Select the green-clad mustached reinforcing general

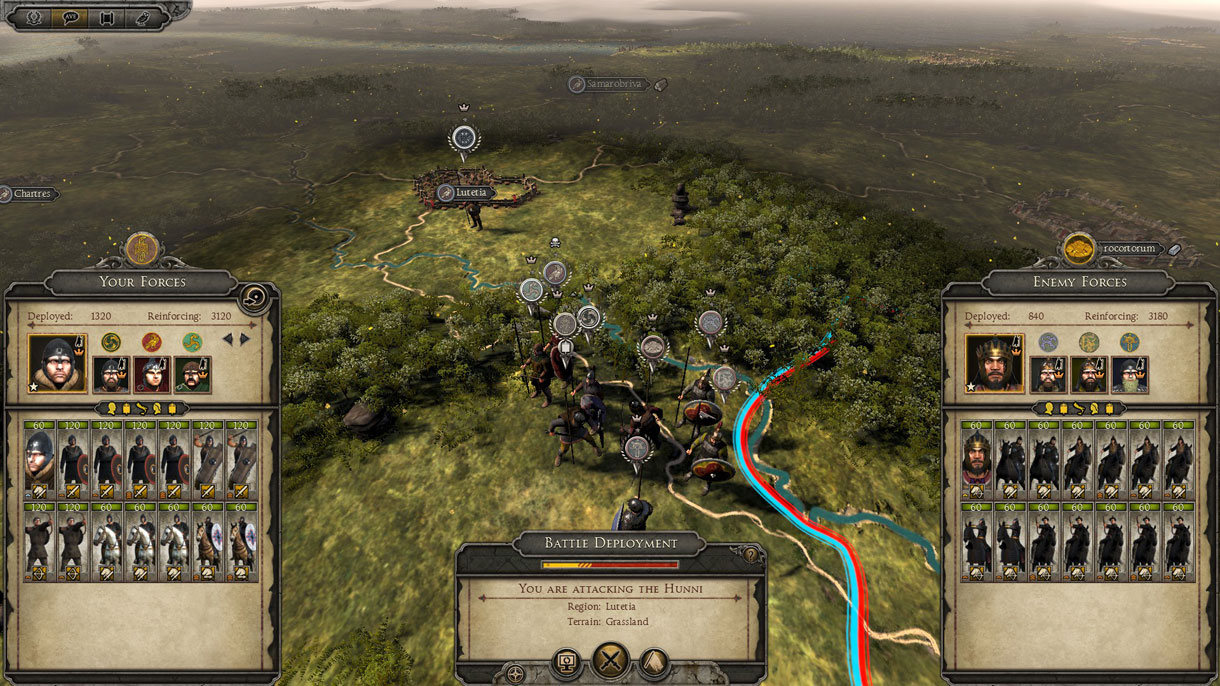click(x=192, y=374)
